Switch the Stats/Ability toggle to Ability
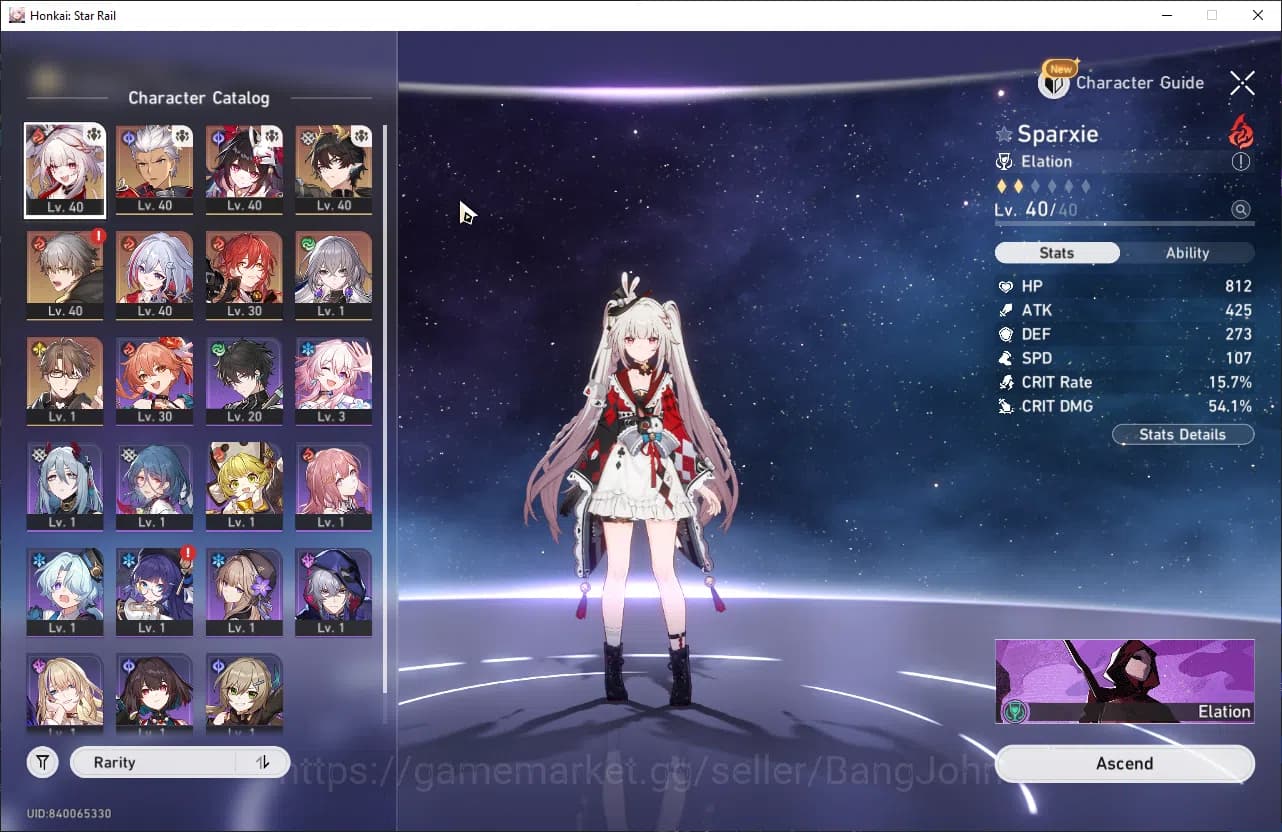Image resolution: width=1282 pixels, height=832 pixels. (1187, 252)
